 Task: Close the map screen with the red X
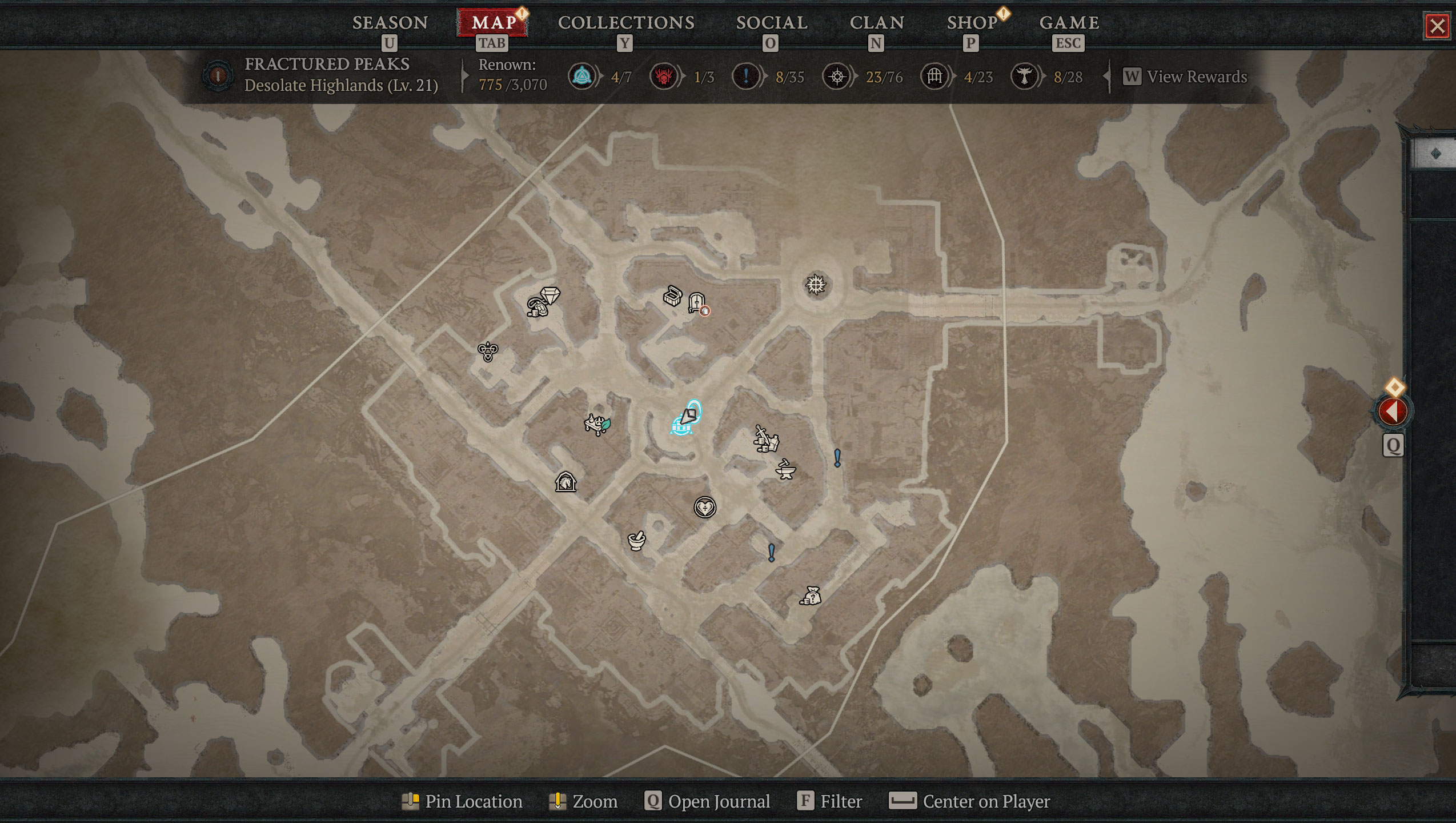(1437, 26)
